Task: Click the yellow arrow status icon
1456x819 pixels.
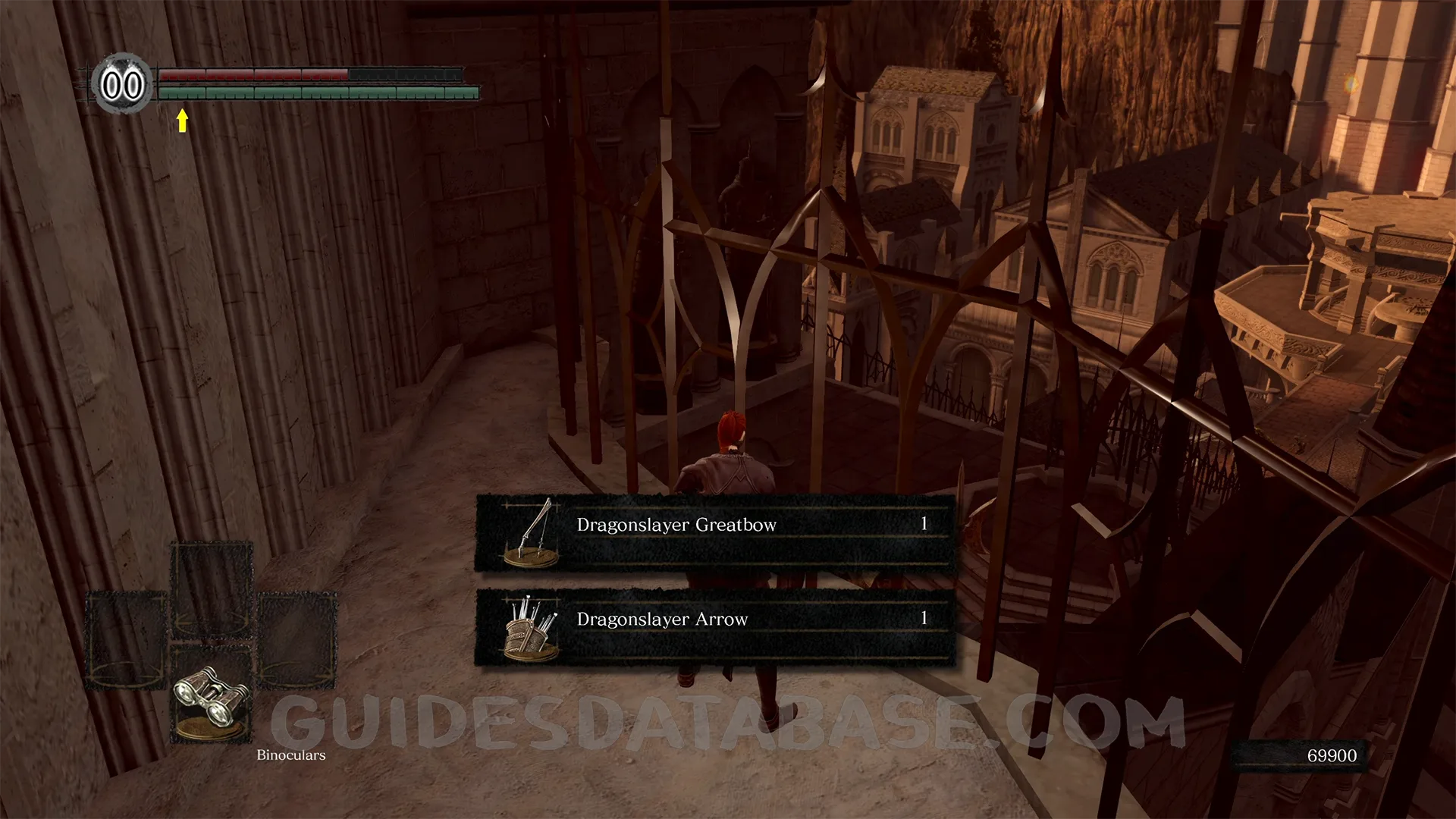Action: point(182,120)
